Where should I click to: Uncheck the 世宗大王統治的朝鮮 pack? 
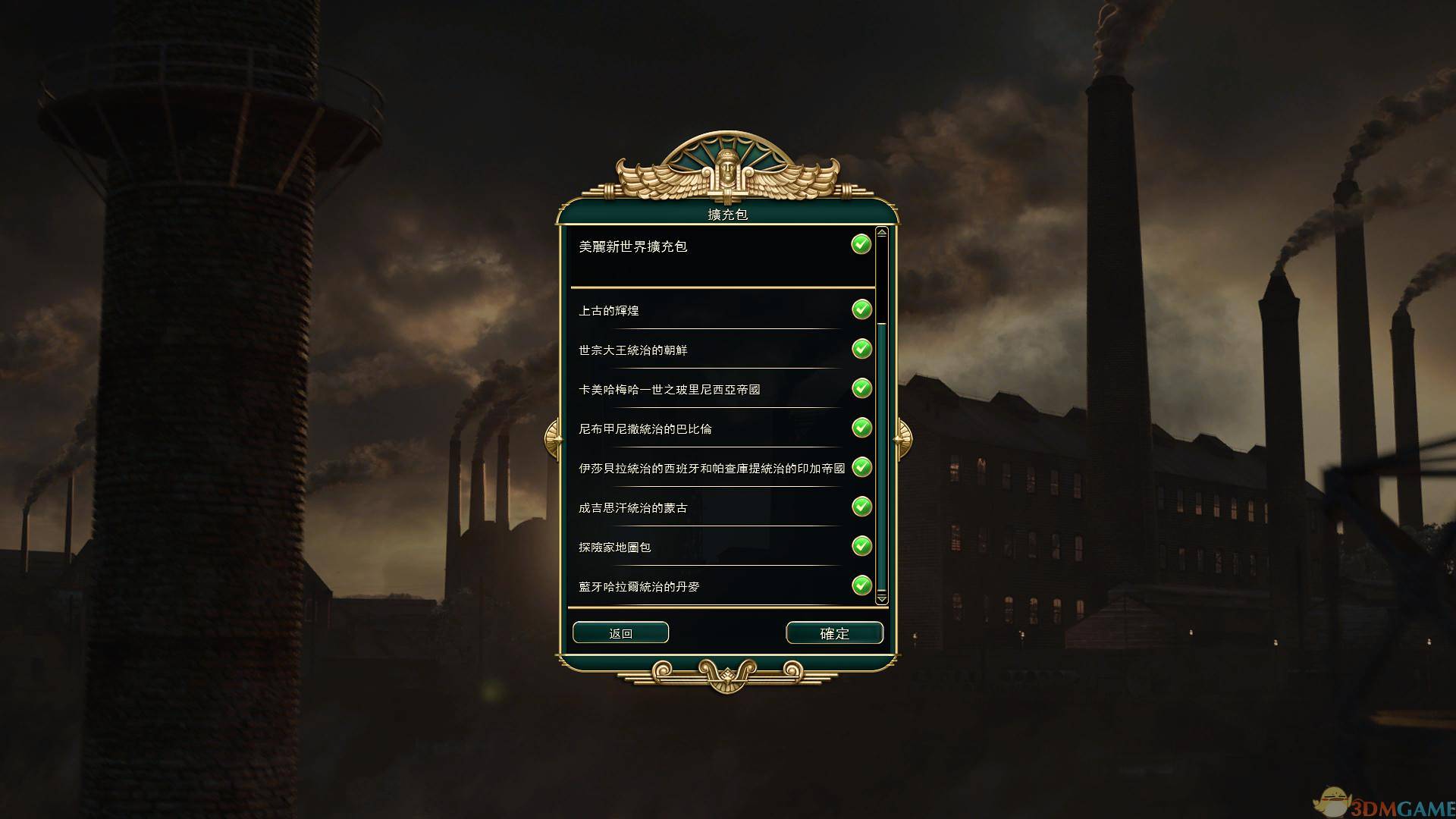(861, 349)
